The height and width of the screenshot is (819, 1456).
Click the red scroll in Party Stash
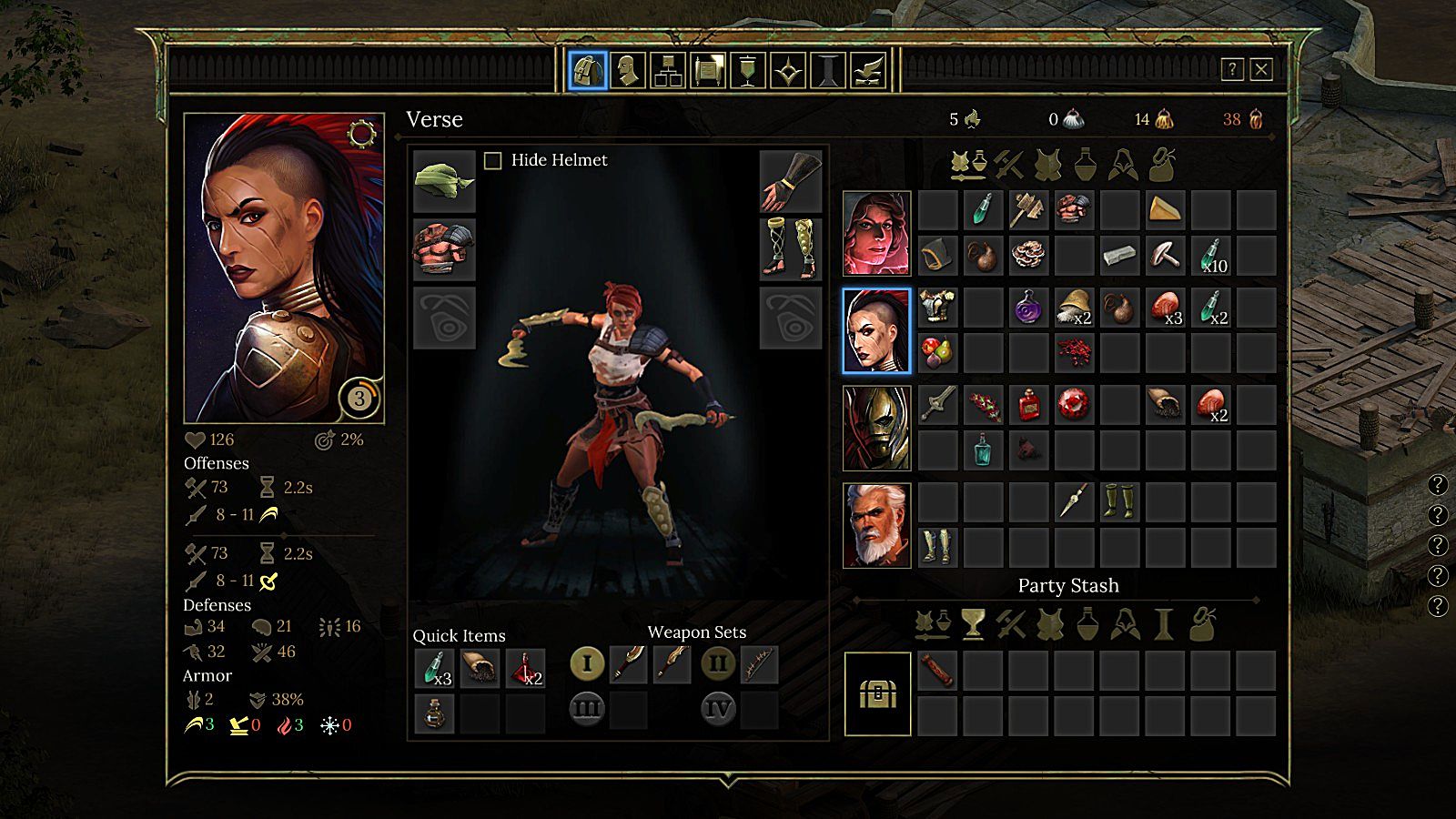(937, 671)
